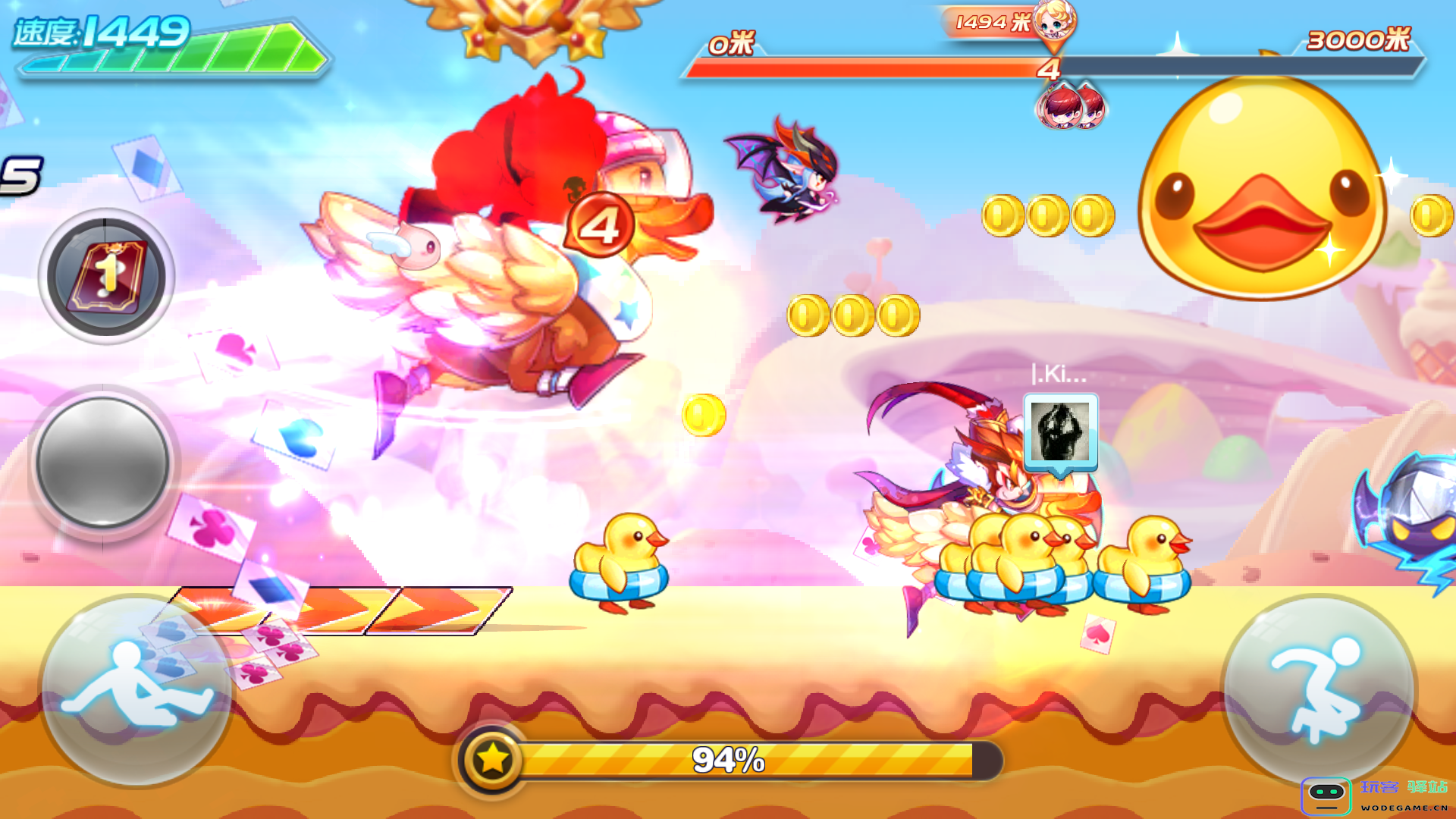Tap the slide action button
The image size is (1456, 819).
click(136, 690)
